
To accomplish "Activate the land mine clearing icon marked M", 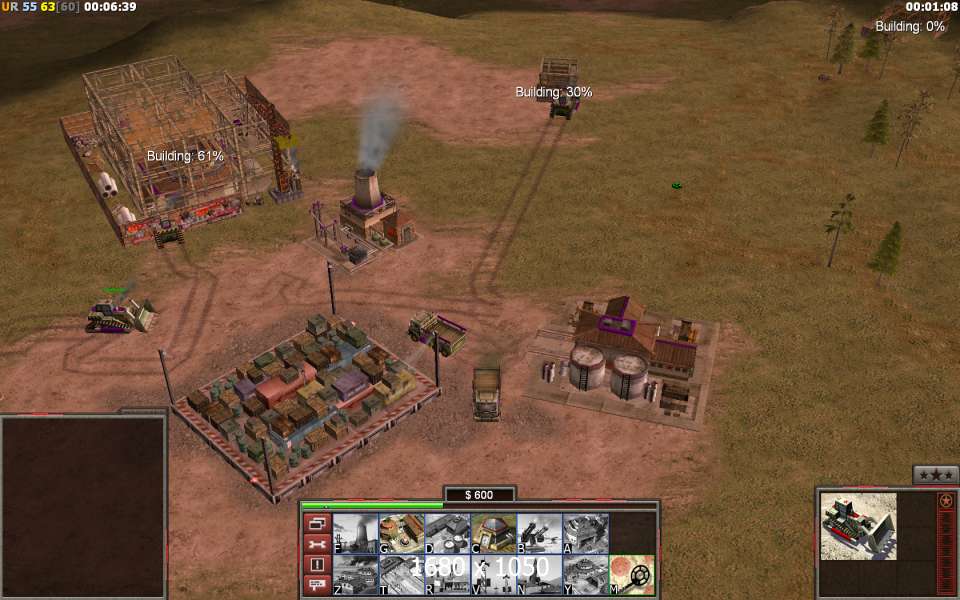I will tap(631, 574).
